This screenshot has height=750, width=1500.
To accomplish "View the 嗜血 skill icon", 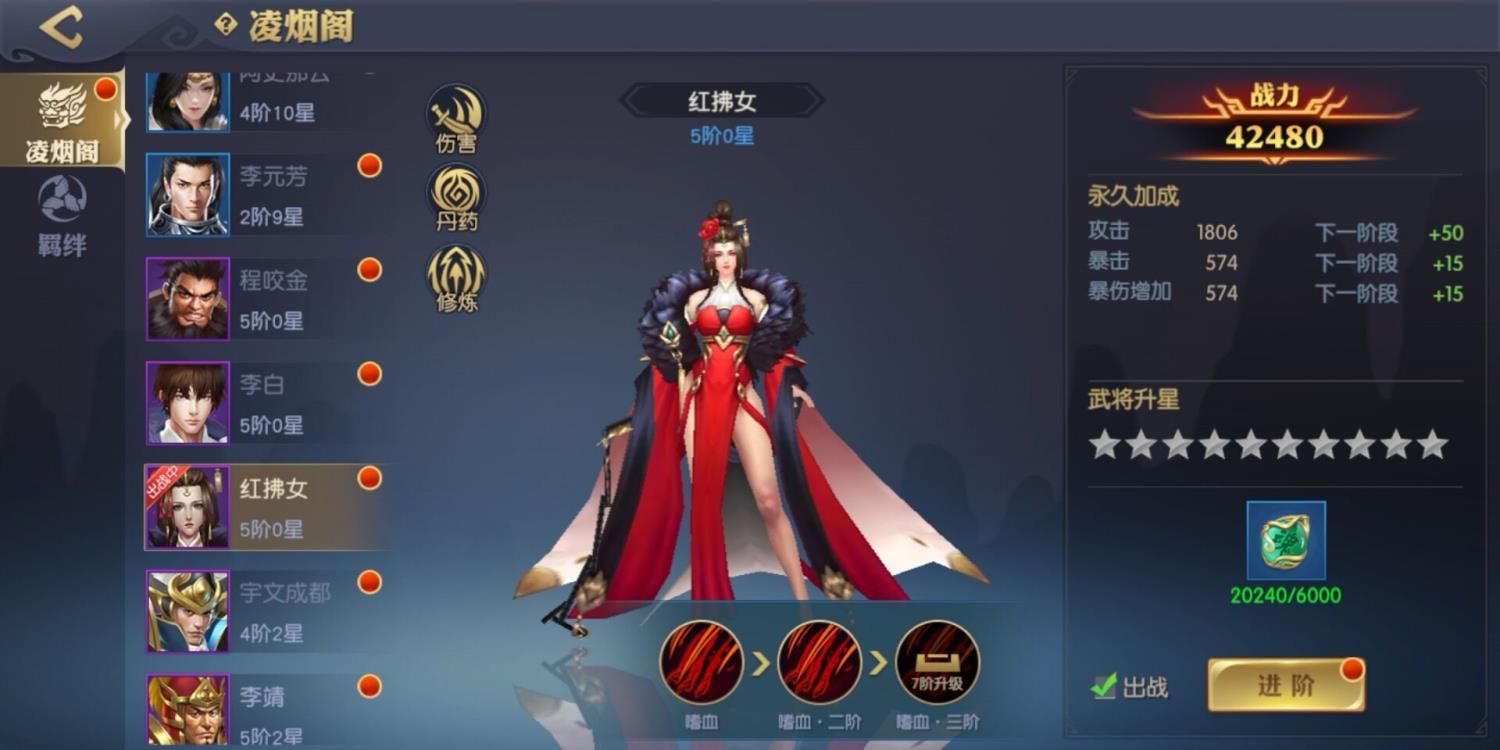I will click(x=701, y=662).
